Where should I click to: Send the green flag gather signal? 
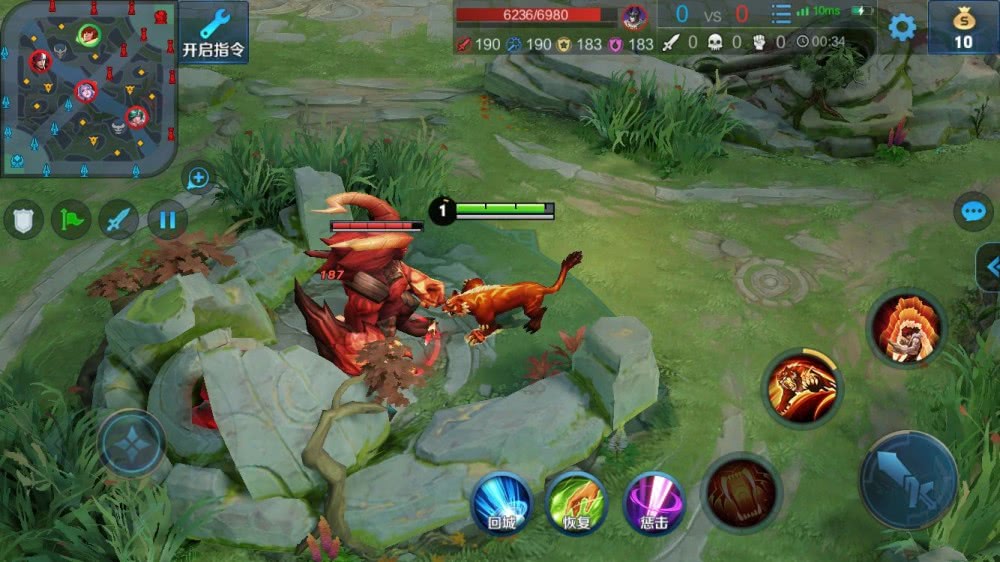[x=71, y=219]
